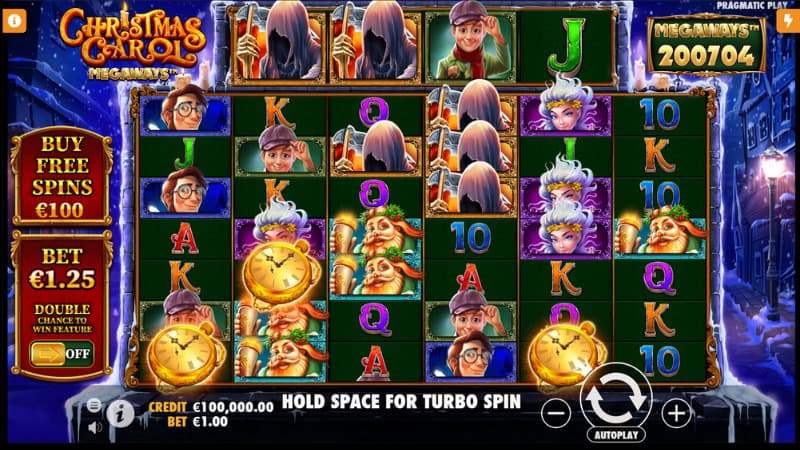This screenshot has width=800, height=450.
Task: Open the Autoplay options
Action: [616, 435]
